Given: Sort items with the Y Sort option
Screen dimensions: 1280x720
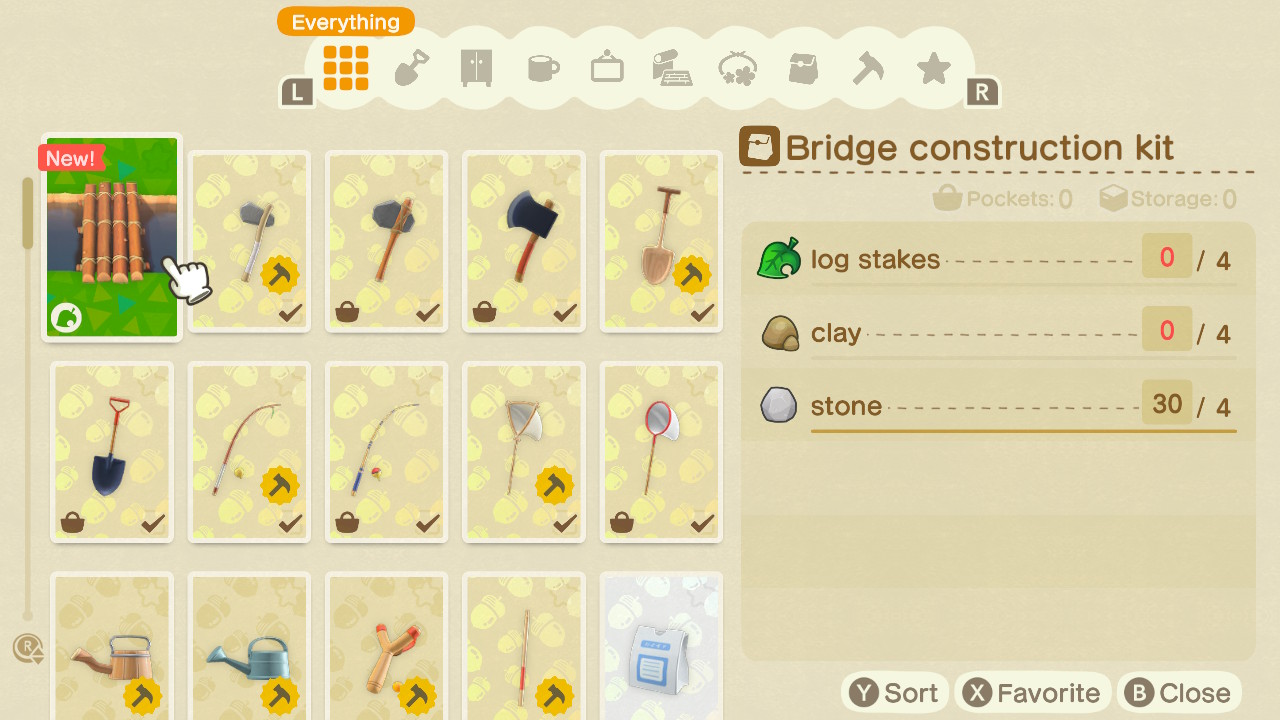Looking at the screenshot, I should pyautogui.click(x=894, y=691).
